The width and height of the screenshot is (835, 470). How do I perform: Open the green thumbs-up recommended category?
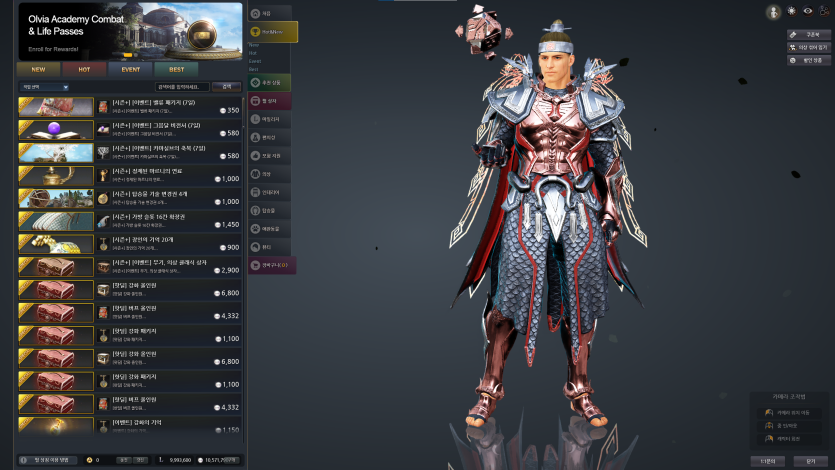(x=272, y=81)
